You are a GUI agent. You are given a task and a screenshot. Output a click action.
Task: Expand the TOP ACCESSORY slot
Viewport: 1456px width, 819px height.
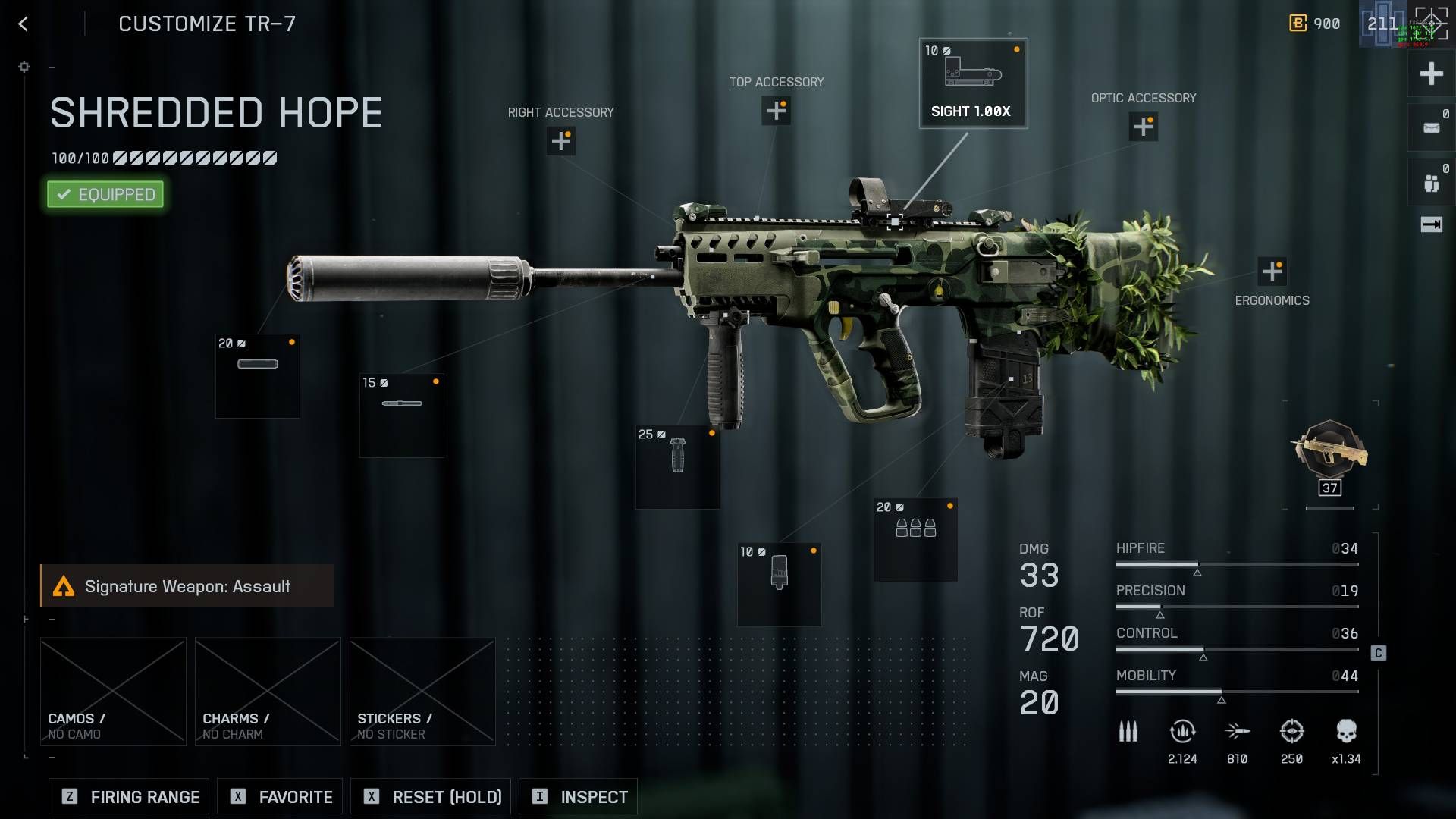tap(777, 111)
